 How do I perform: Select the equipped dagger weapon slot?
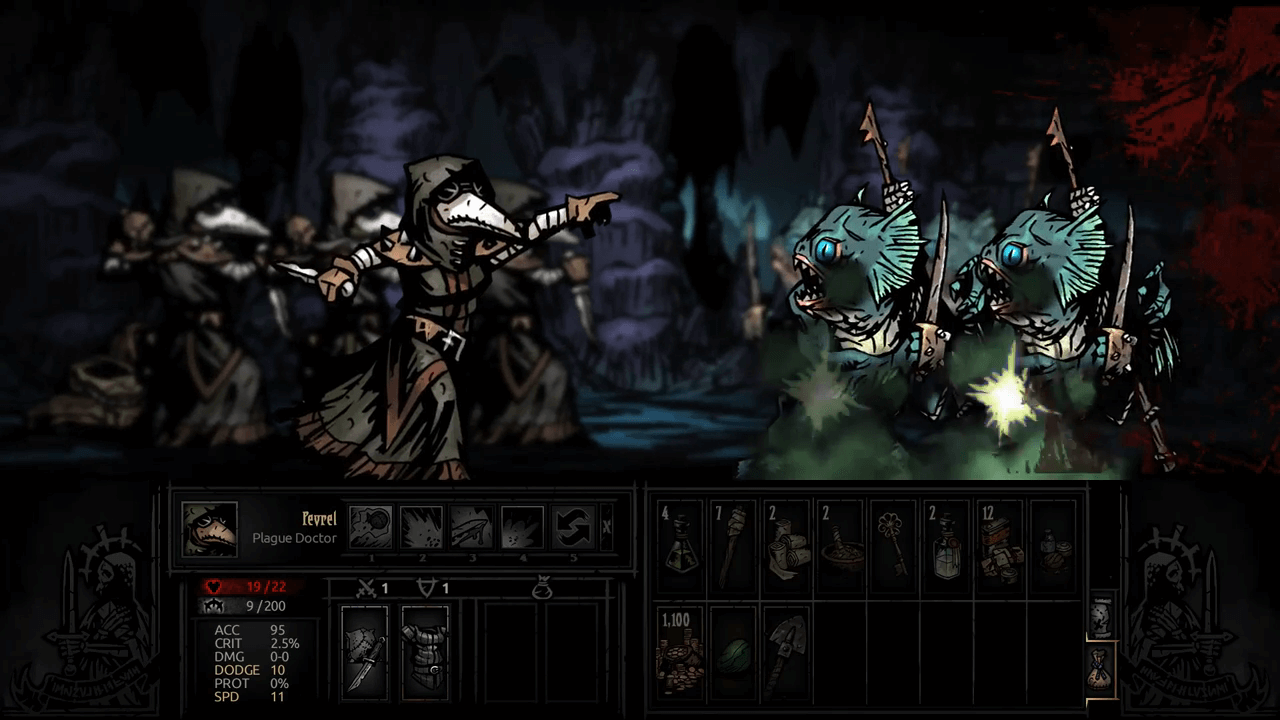pyautogui.click(x=364, y=652)
